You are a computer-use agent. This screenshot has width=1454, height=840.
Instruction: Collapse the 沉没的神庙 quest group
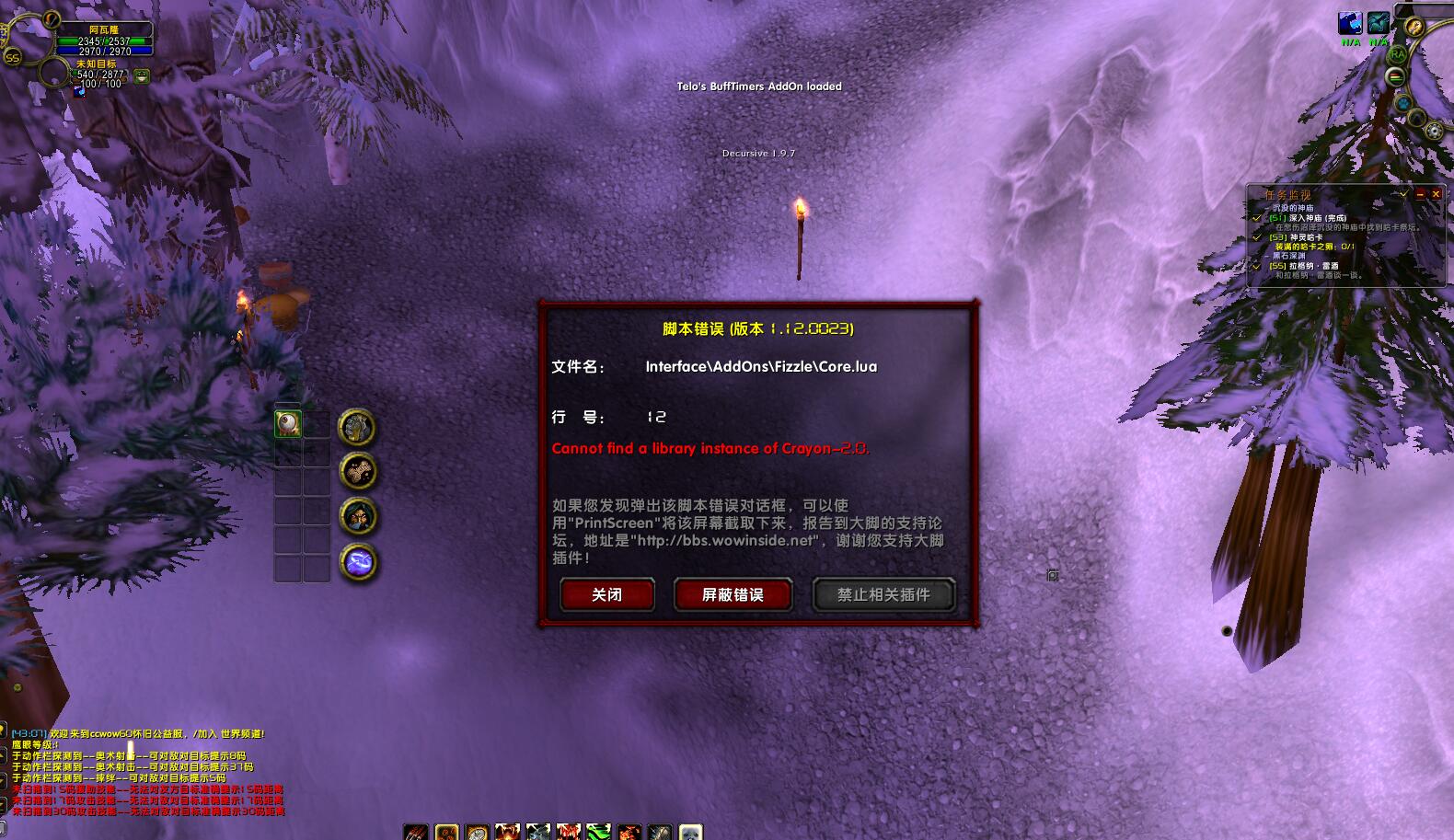[x=1266, y=208]
